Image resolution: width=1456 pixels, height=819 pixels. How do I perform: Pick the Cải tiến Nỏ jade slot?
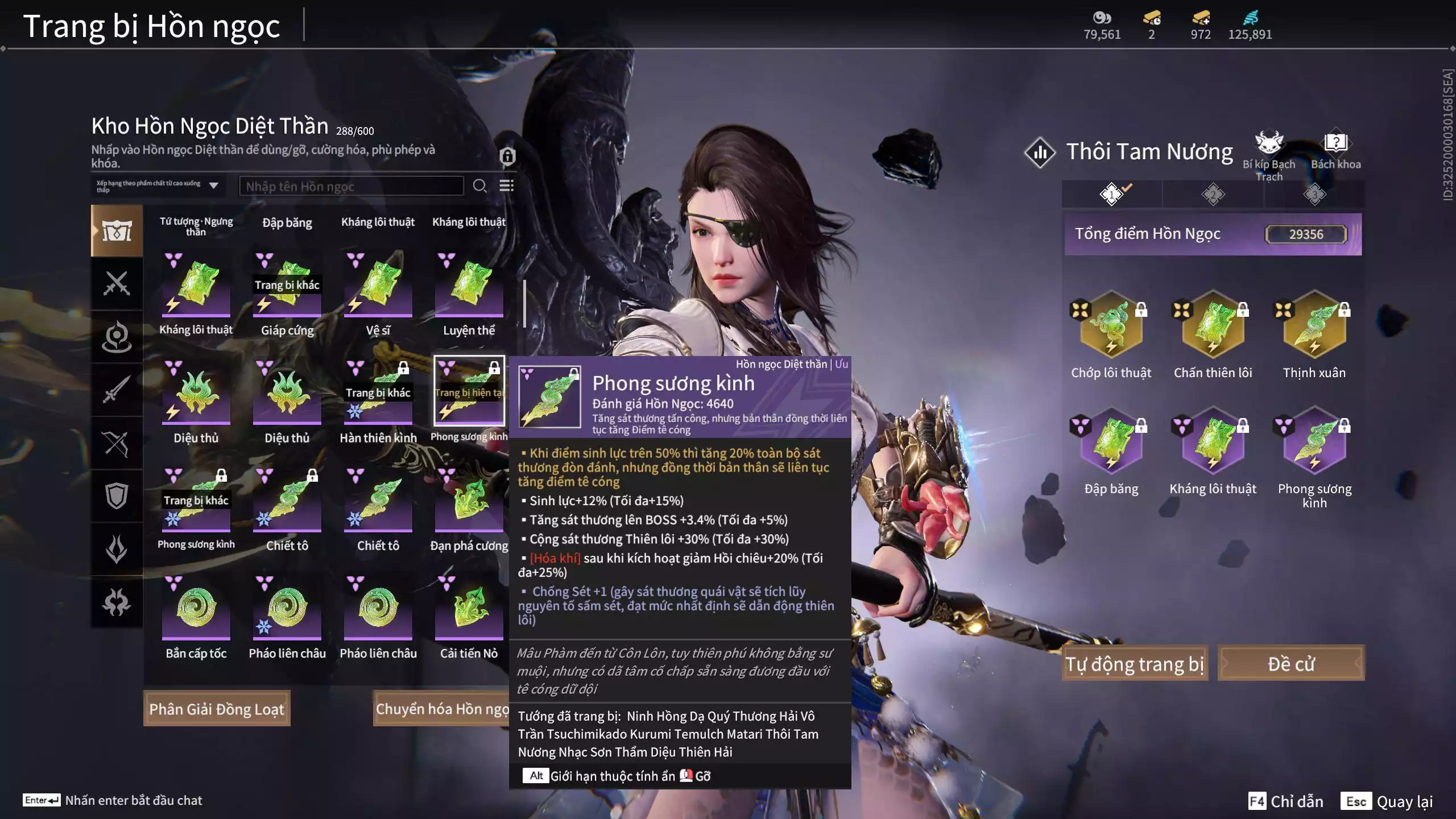(x=469, y=609)
